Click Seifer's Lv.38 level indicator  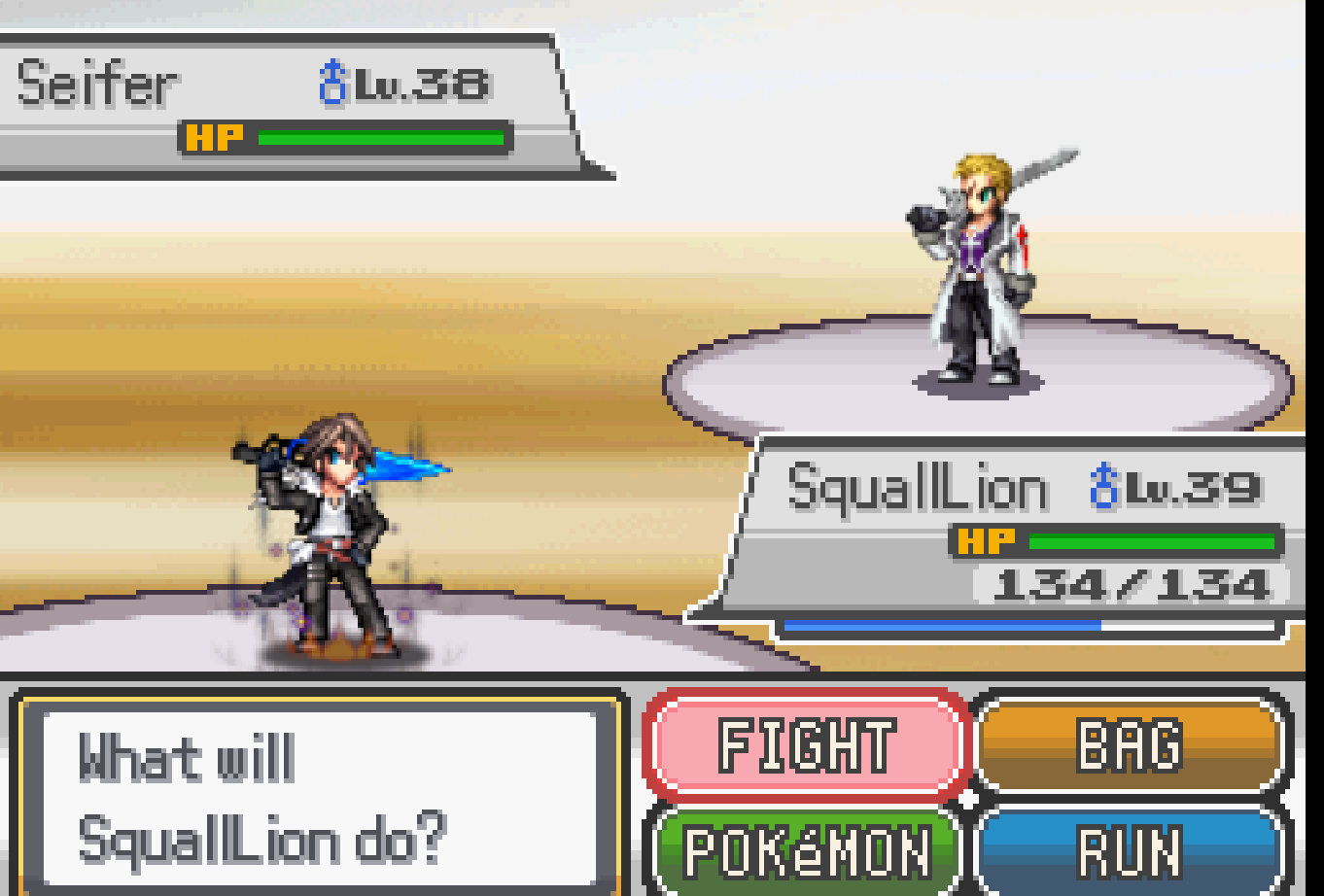pos(418,86)
